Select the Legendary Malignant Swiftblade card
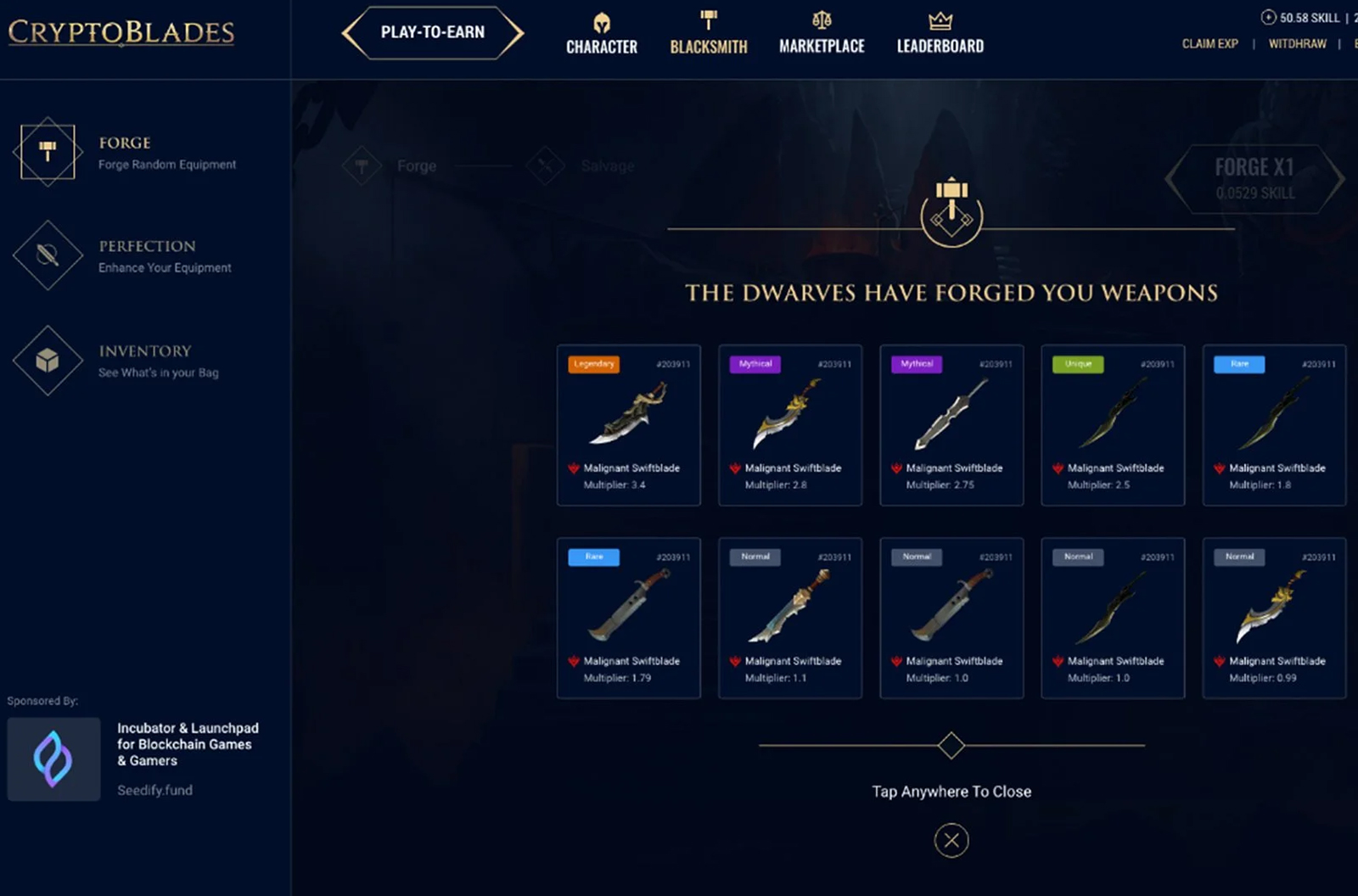Image resolution: width=1358 pixels, height=896 pixels. pyautogui.click(x=628, y=424)
